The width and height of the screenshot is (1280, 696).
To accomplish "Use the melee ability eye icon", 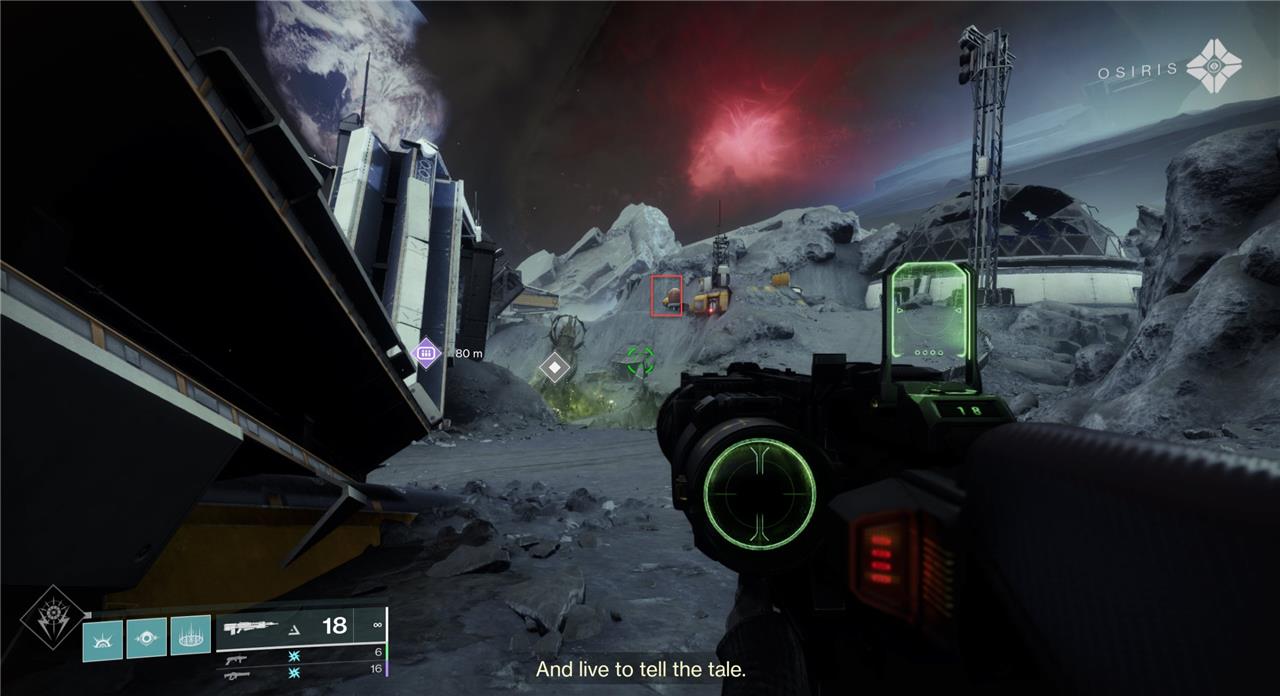I will coord(146,637).
